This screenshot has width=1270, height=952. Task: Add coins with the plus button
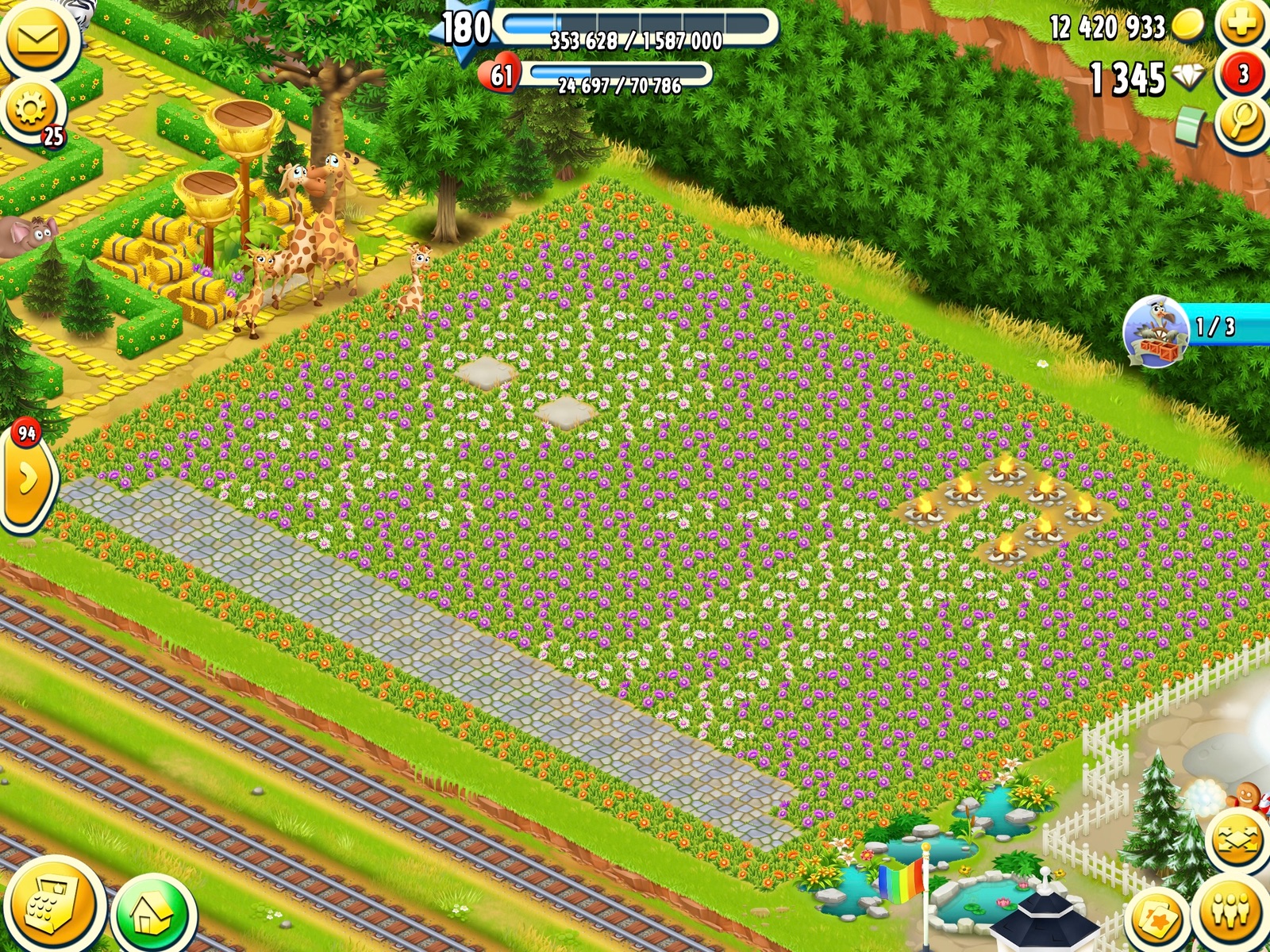1241,25
